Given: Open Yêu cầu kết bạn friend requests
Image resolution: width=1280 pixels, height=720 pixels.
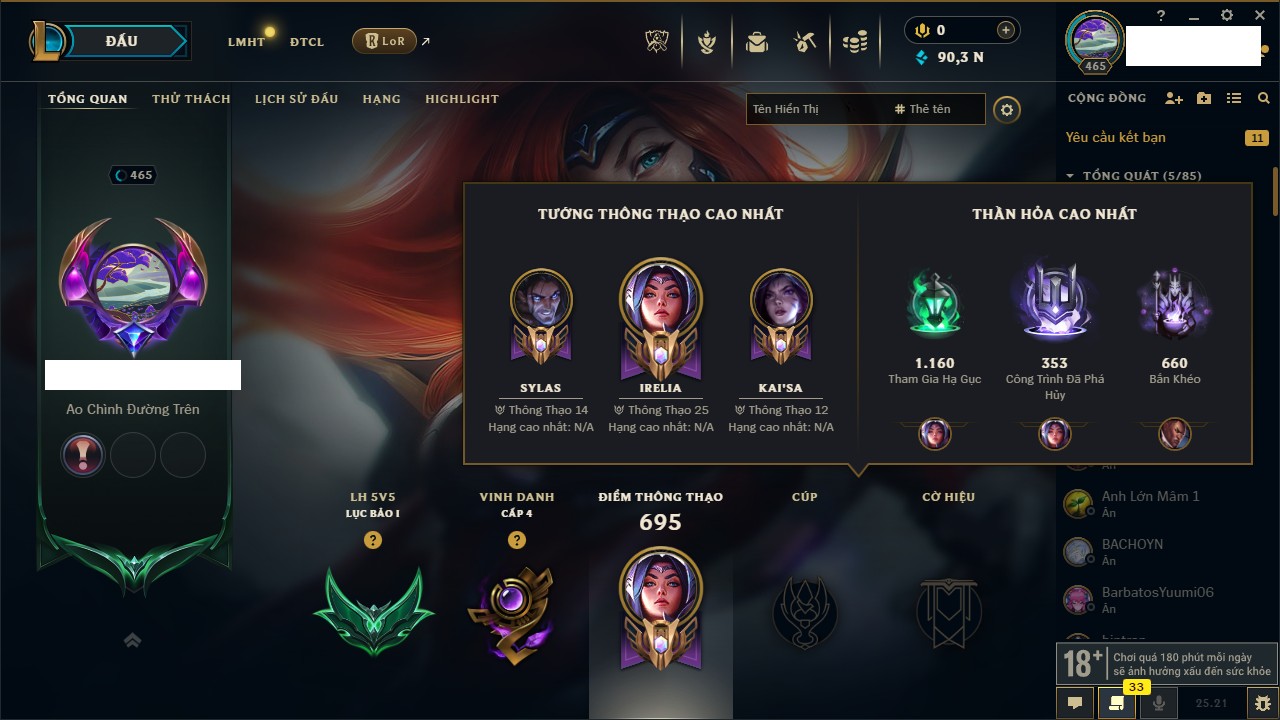Looking at the screenshot, I should coord(1115,138).
